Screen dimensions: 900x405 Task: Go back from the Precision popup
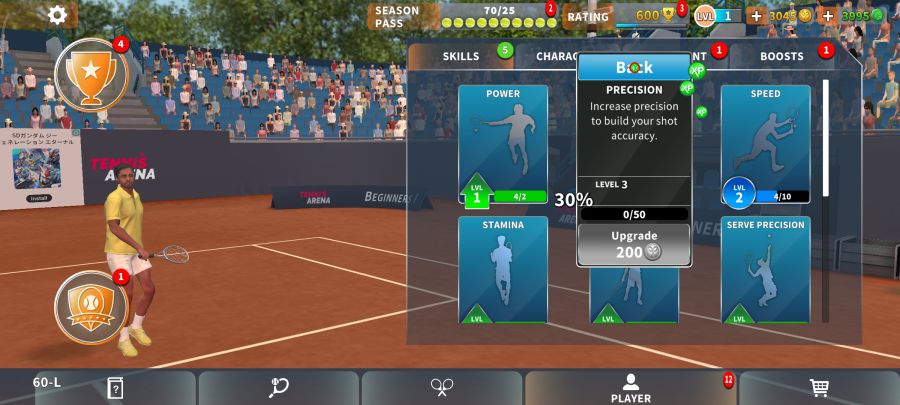pos(634,67)
